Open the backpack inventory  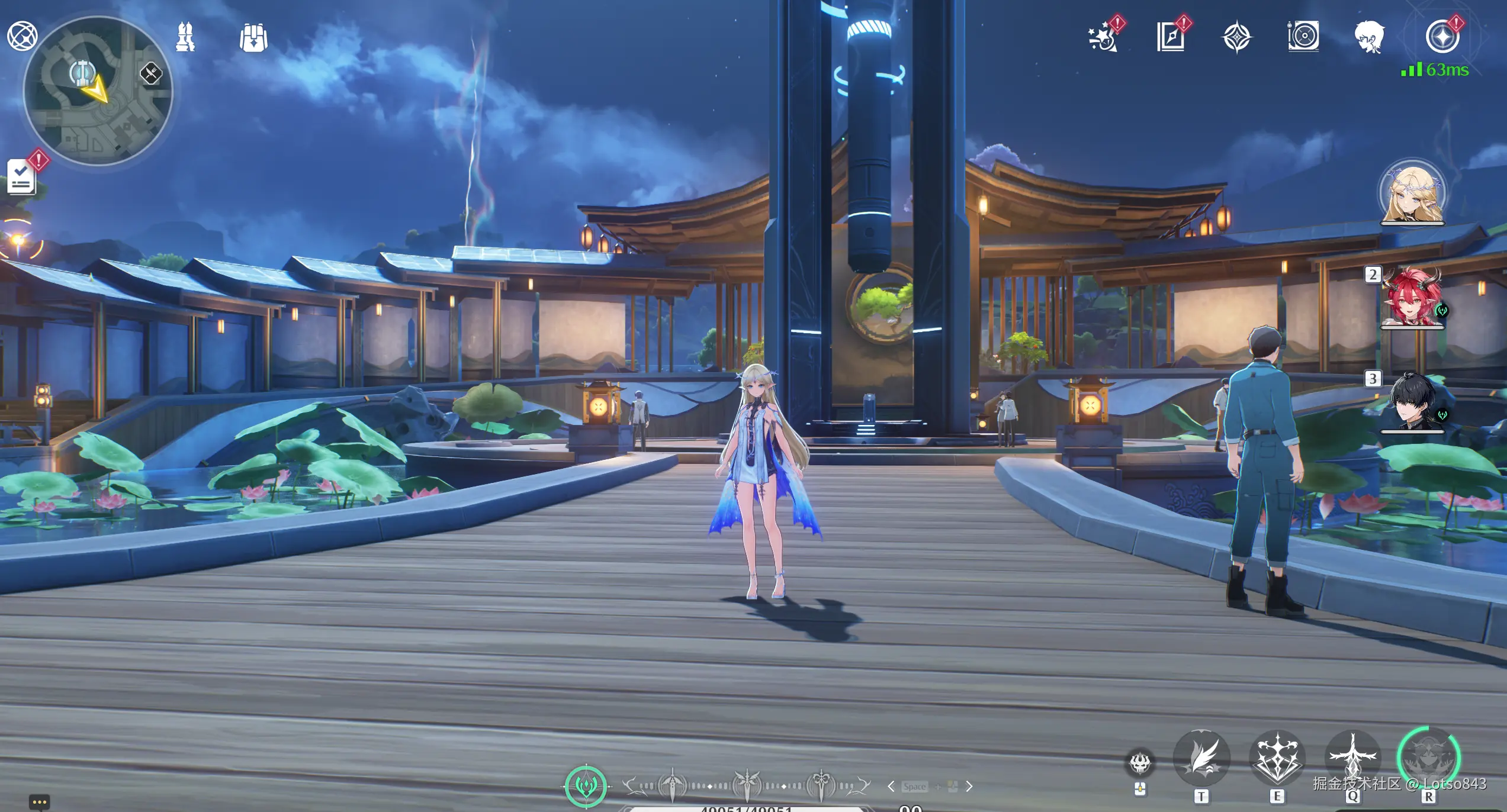pyautogui.click(x=253, y=38)
